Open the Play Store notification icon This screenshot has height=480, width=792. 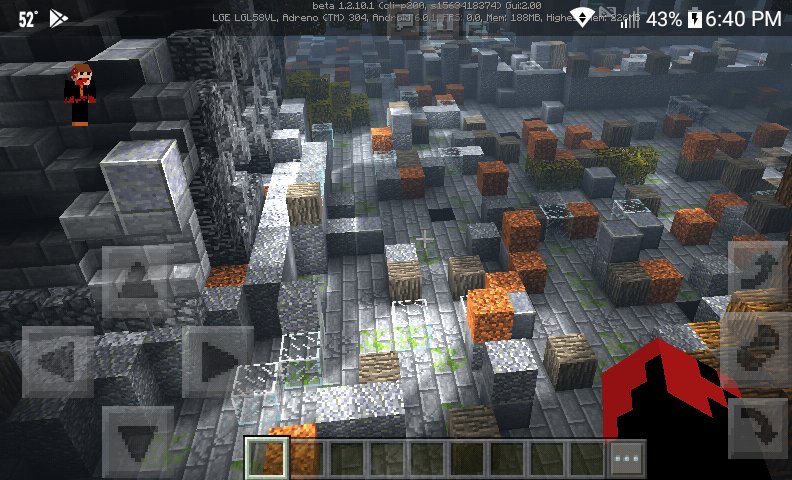tap(59, 18)
